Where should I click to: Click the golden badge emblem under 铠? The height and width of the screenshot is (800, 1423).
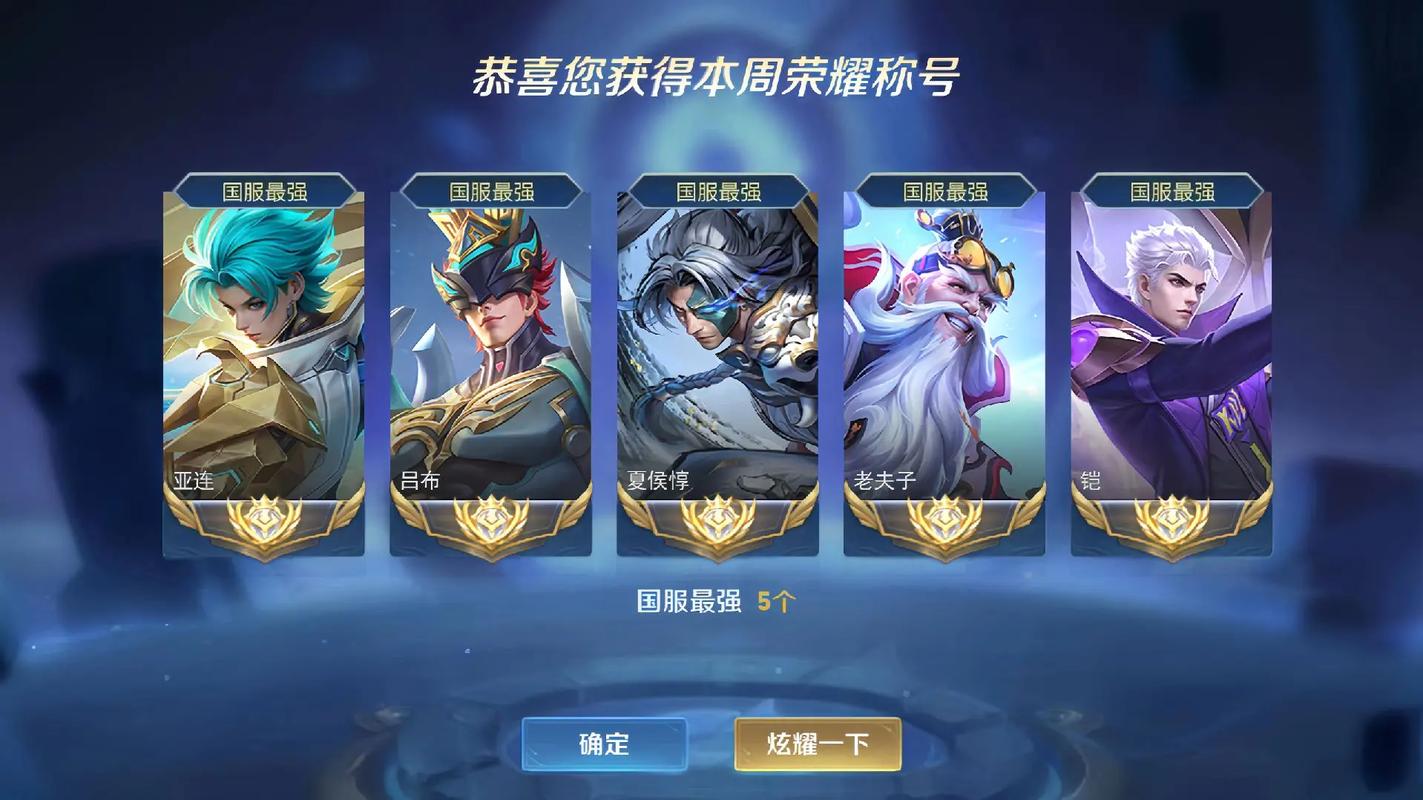coord(1169,519)
